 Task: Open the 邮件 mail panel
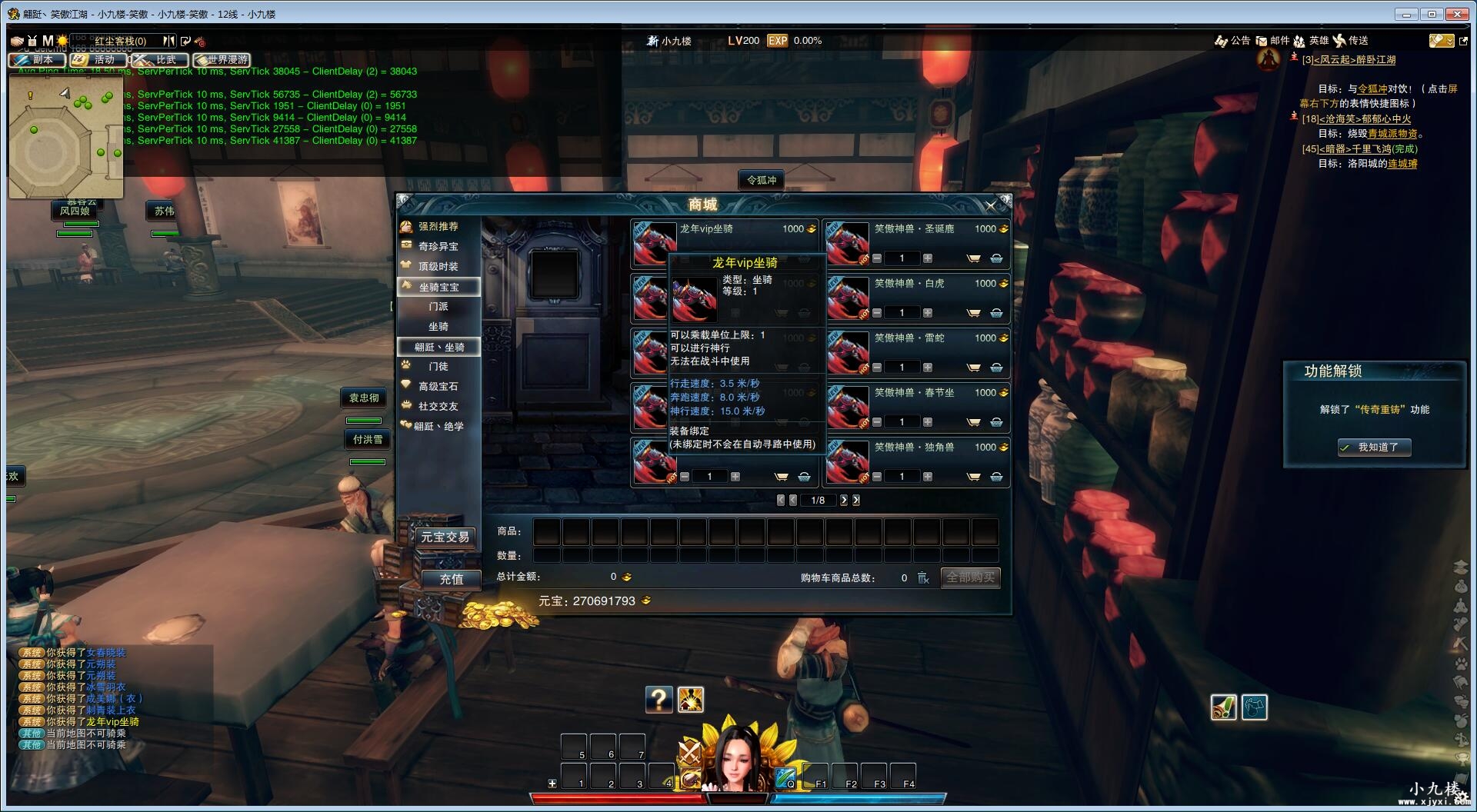click(x=1272, y=41)
